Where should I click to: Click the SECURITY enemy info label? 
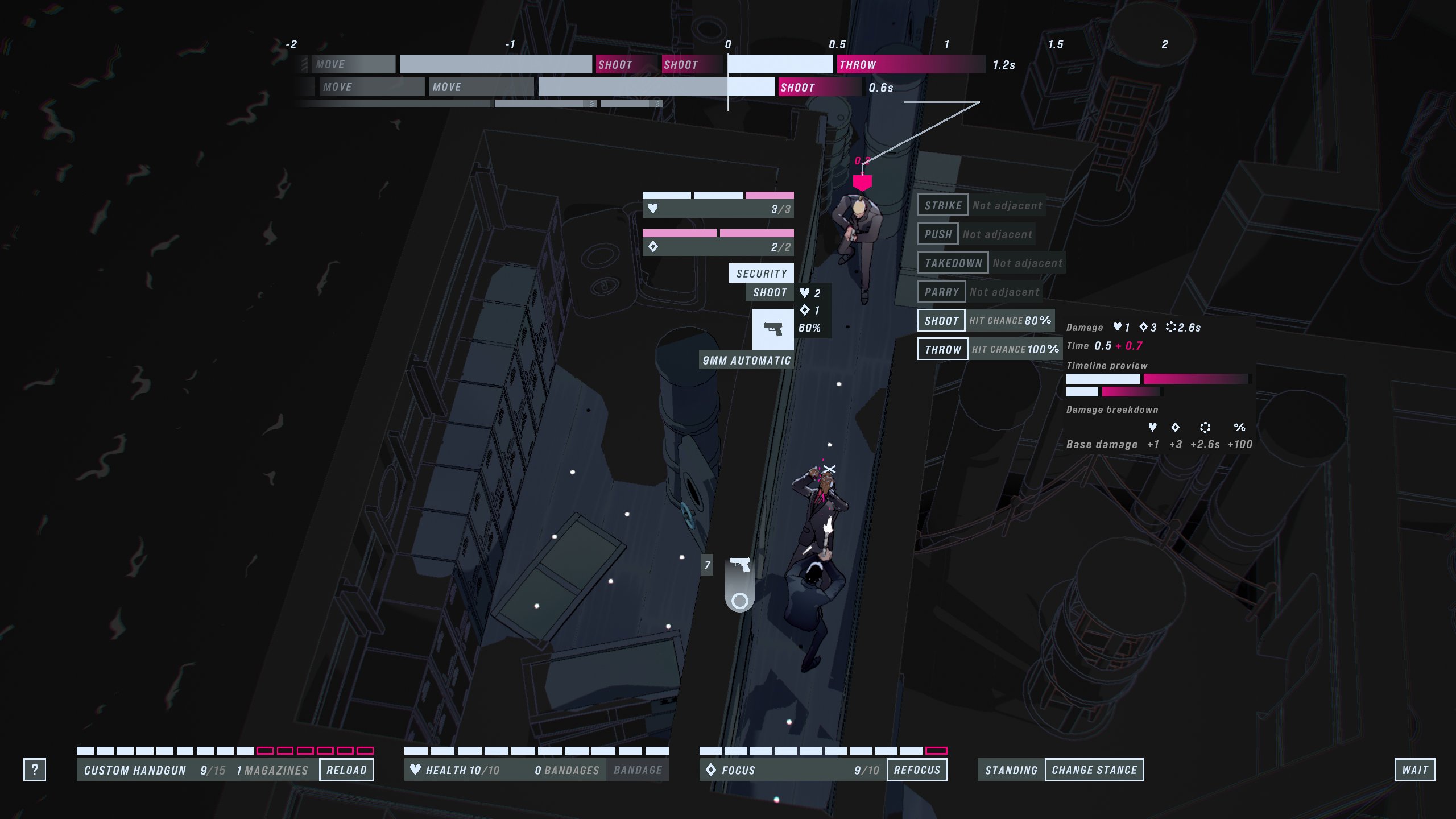click(761, 272)
